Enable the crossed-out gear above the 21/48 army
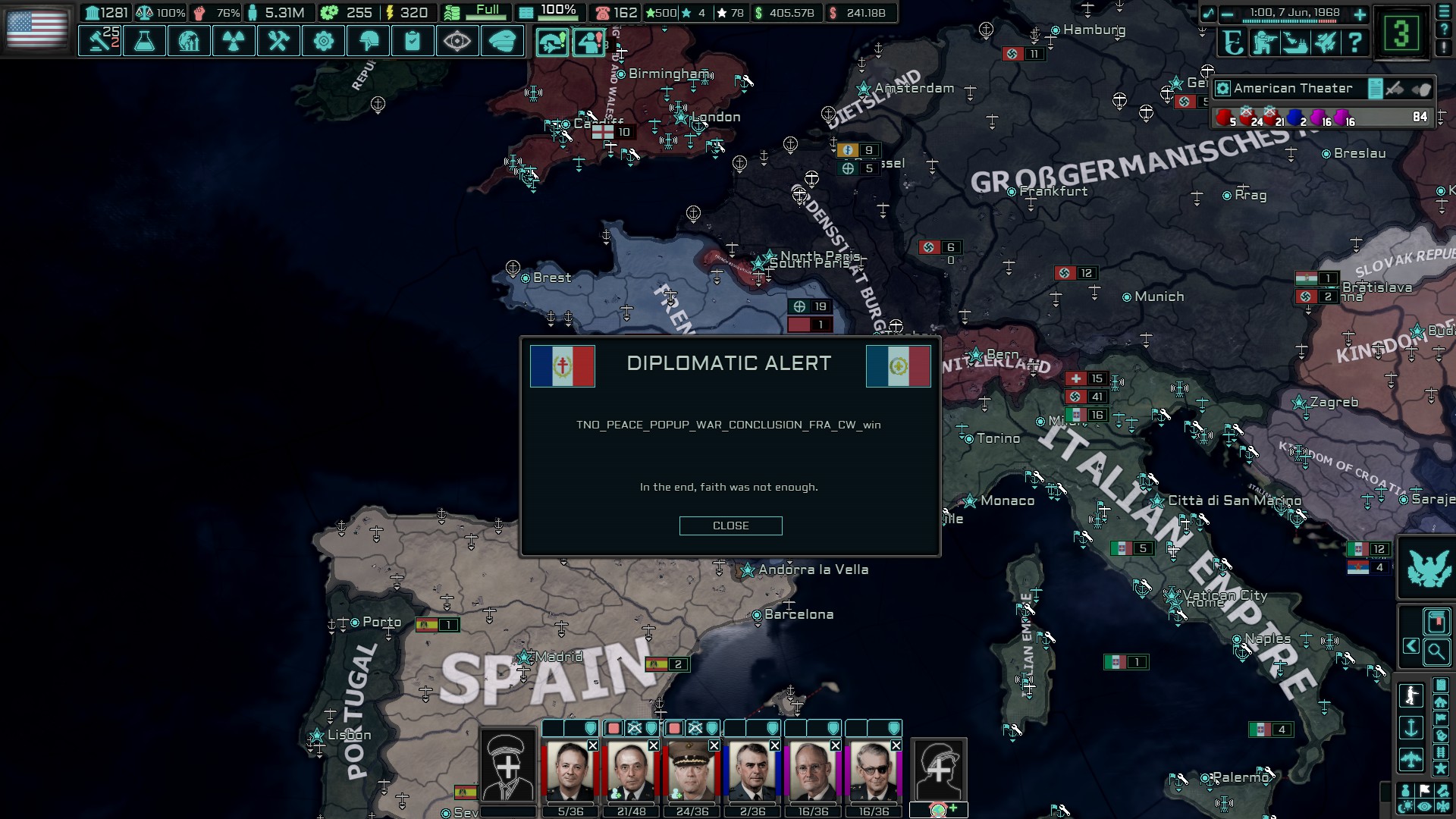The width and height of the screenshot is (1456, 819). [x=633, y=729]
